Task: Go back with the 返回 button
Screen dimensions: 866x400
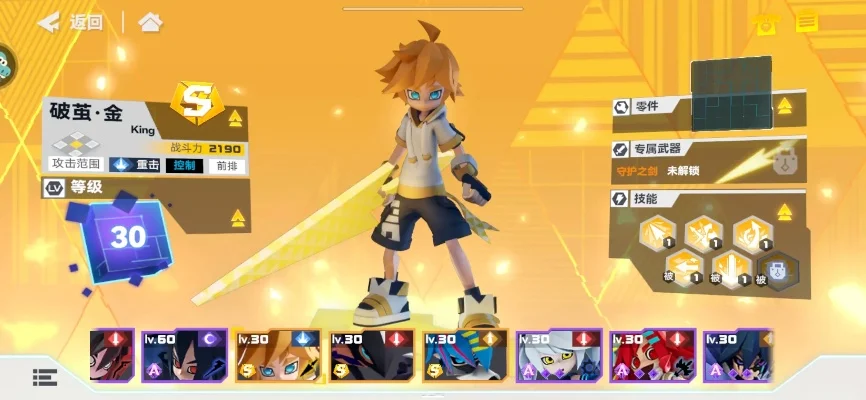Action: point(71,22)
